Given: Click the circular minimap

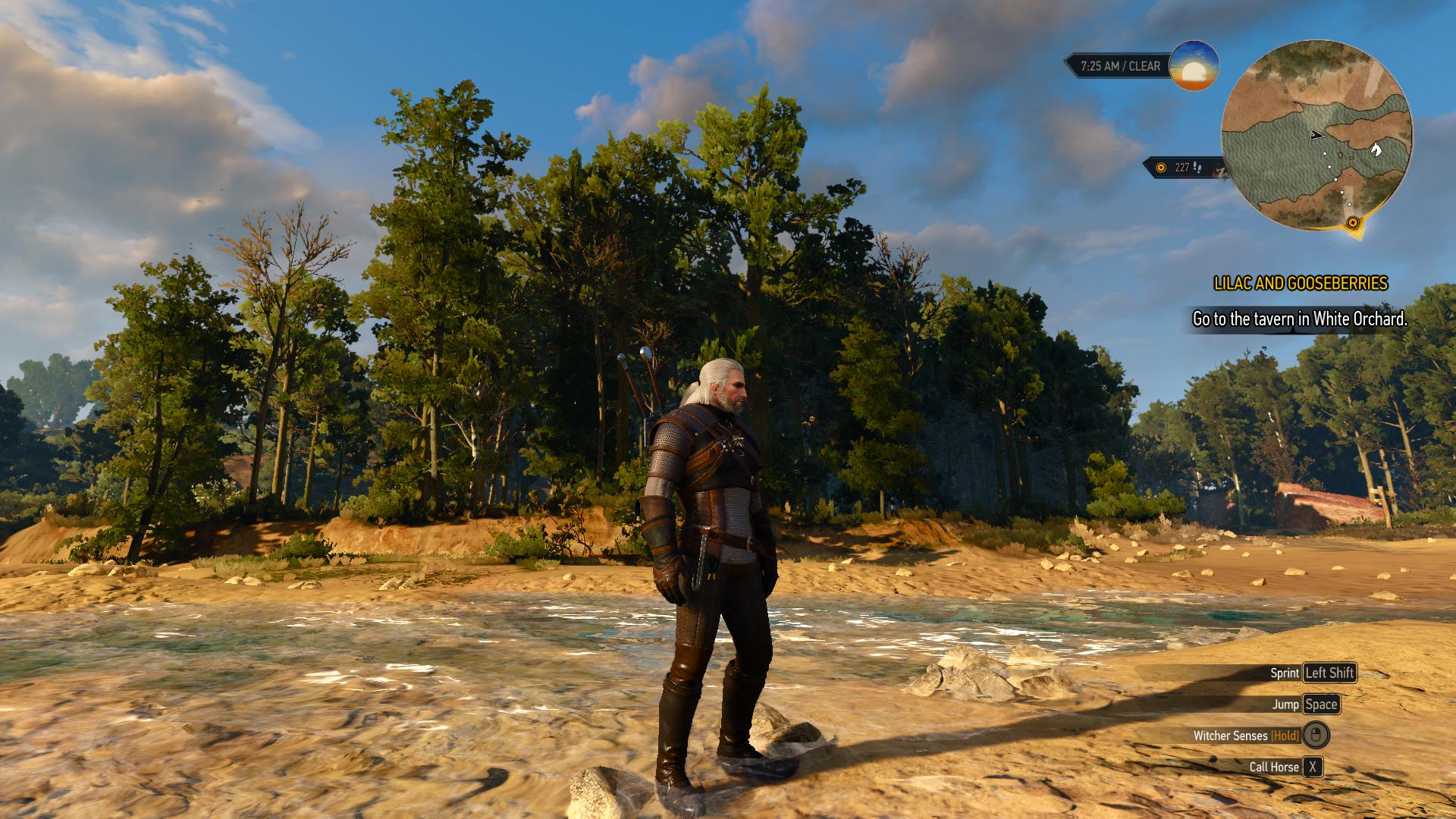Looking at the screenshot, I should 1317,136.
